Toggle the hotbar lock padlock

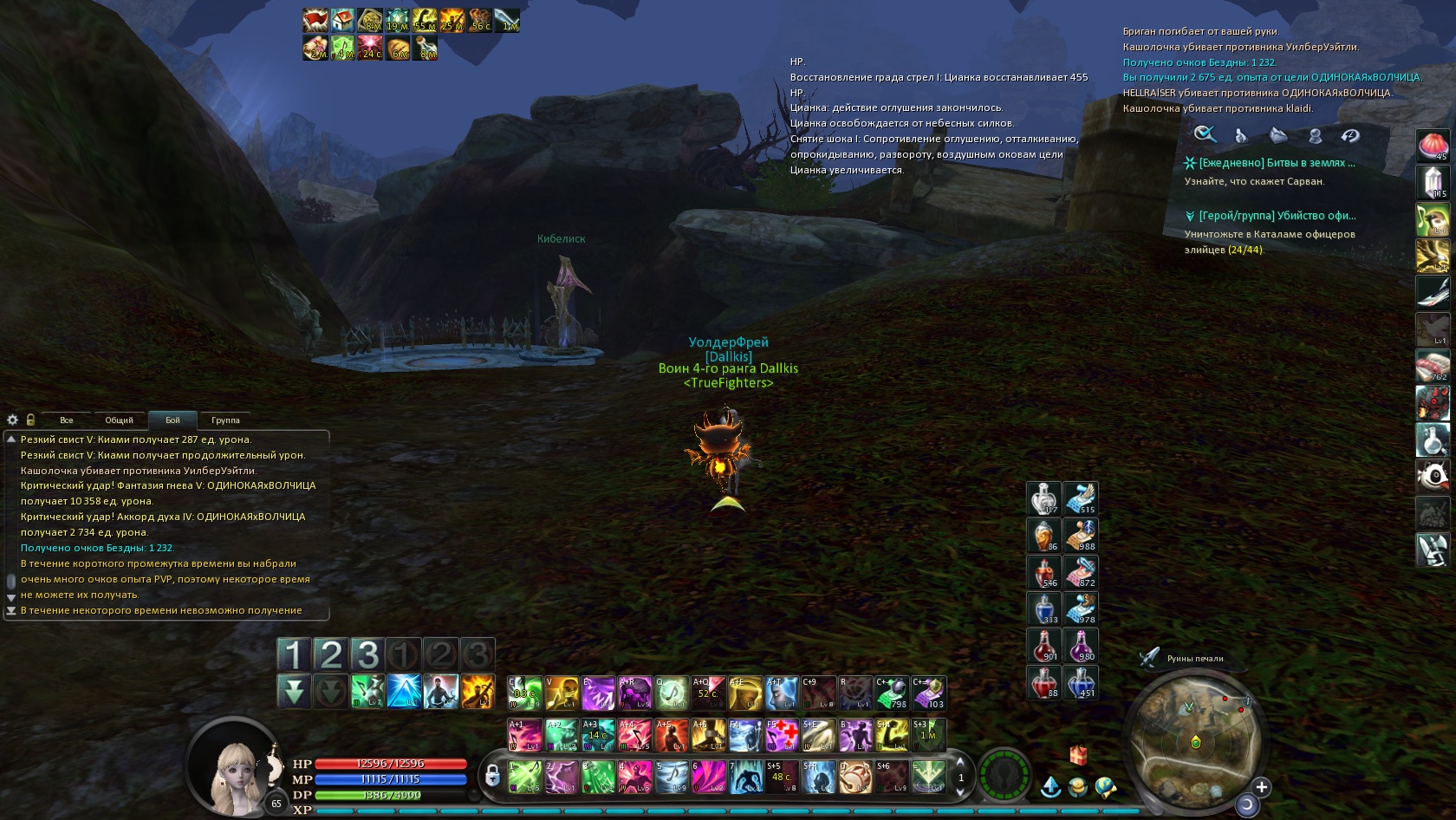tap(492, 776)
